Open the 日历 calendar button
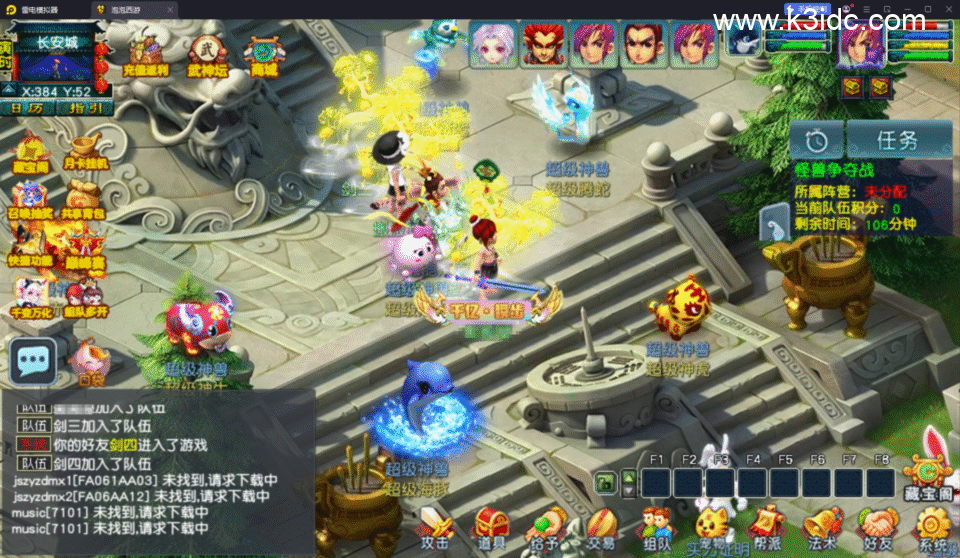Viewport: 960px width, 558px height. click(28, 108)
